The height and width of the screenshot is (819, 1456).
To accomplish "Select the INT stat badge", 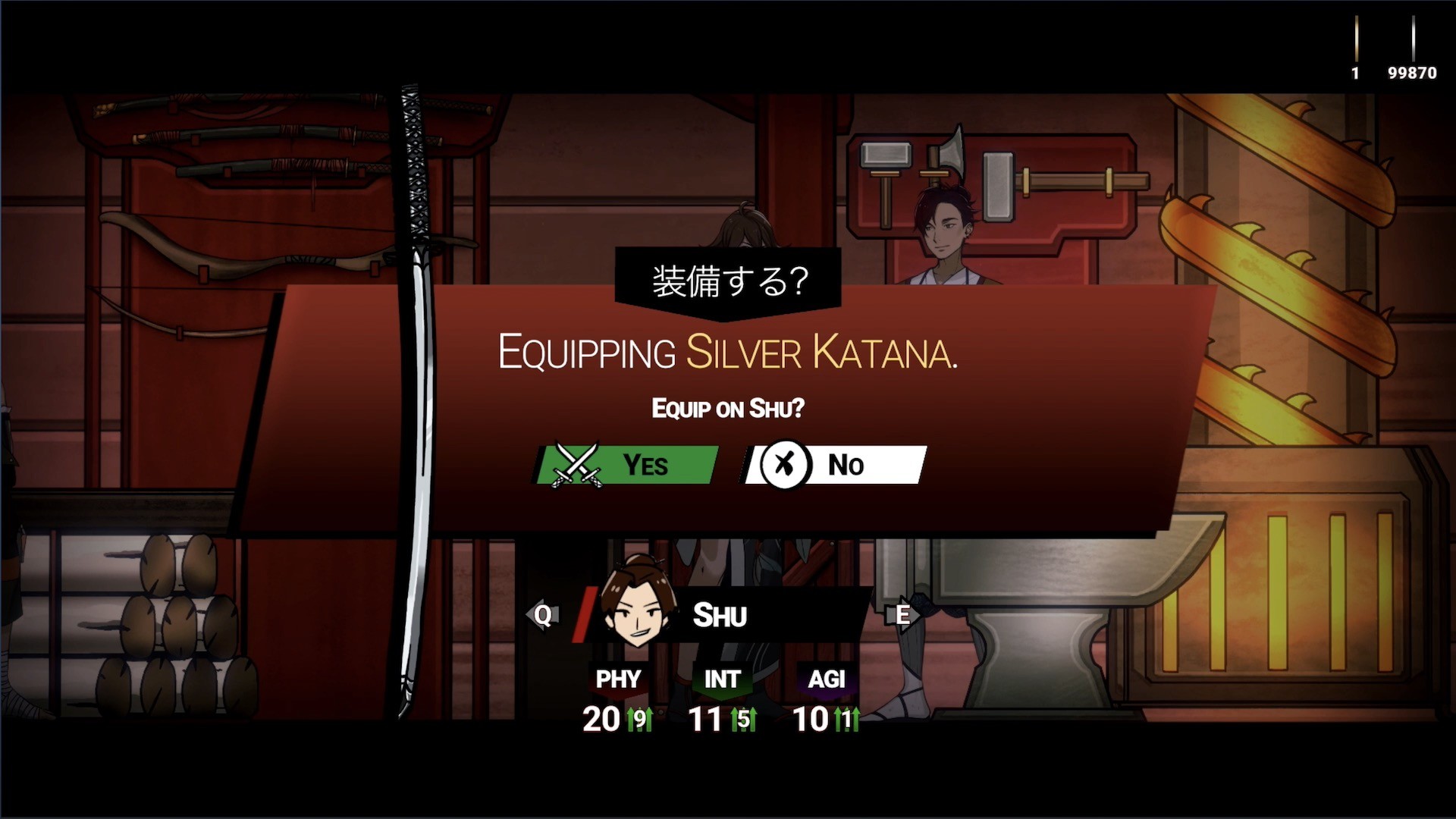I will coord(721,679).
